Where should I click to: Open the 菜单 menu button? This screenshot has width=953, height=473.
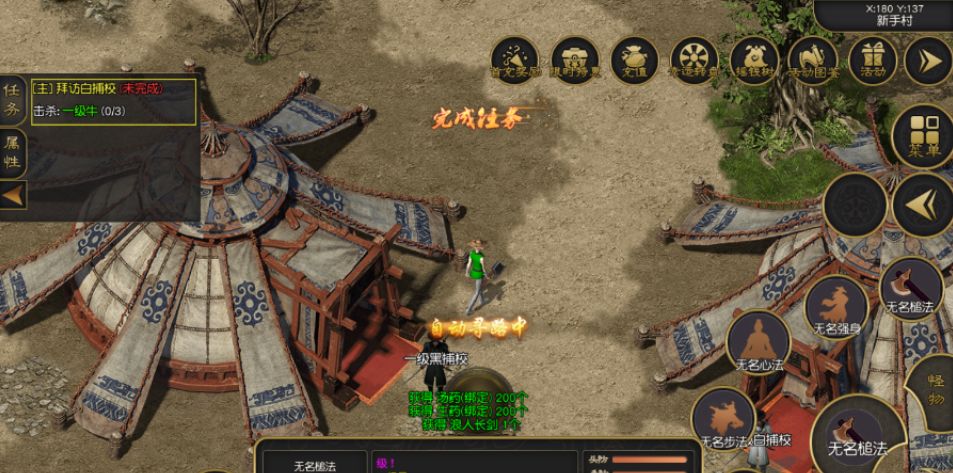coord(922,136)
